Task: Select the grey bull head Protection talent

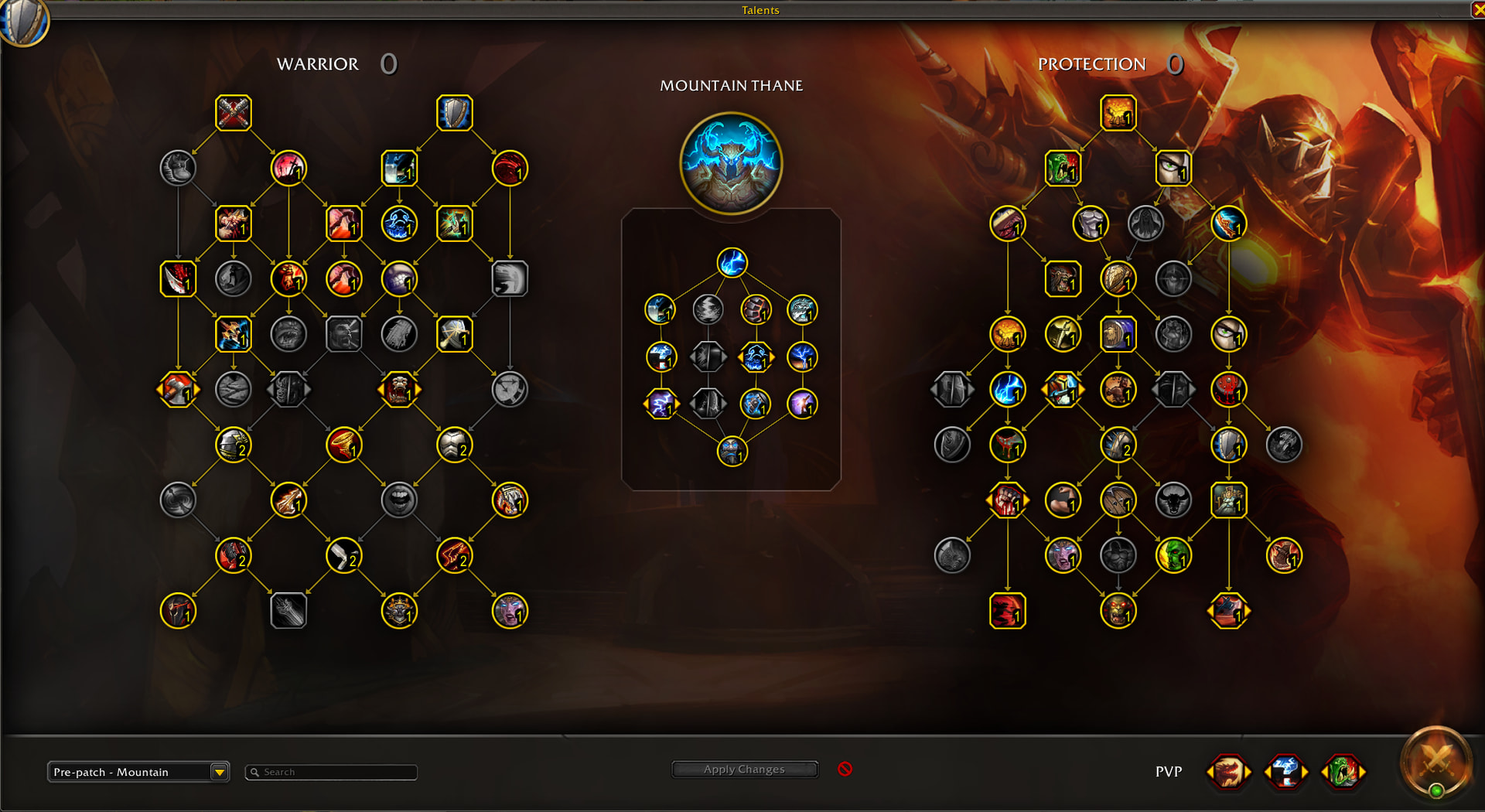Action: point(1173,500)
